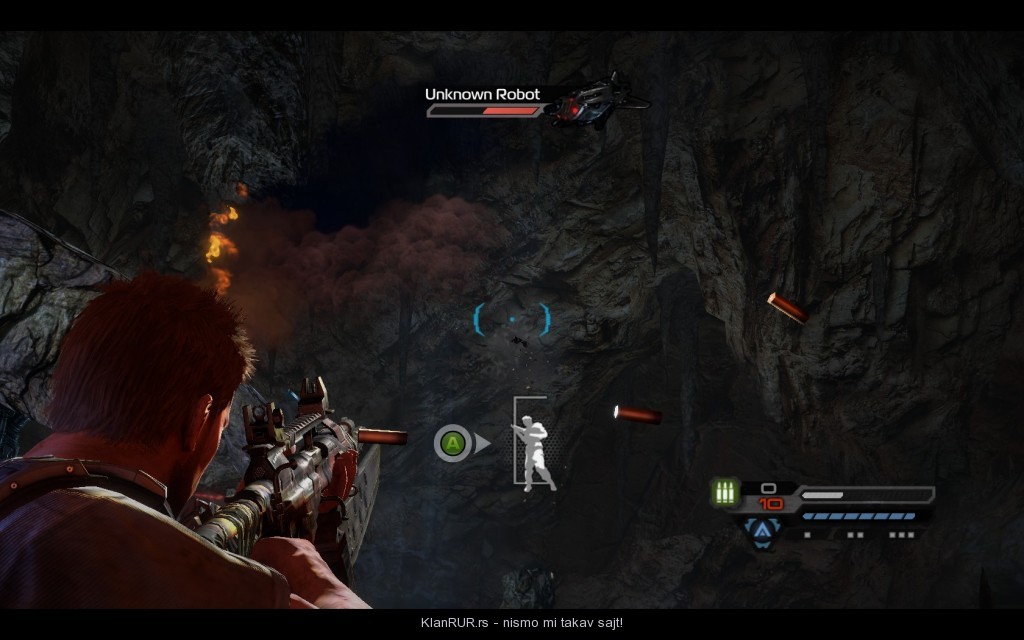
Task: Select the green bullets ammo icon
Action: [723, 492]
